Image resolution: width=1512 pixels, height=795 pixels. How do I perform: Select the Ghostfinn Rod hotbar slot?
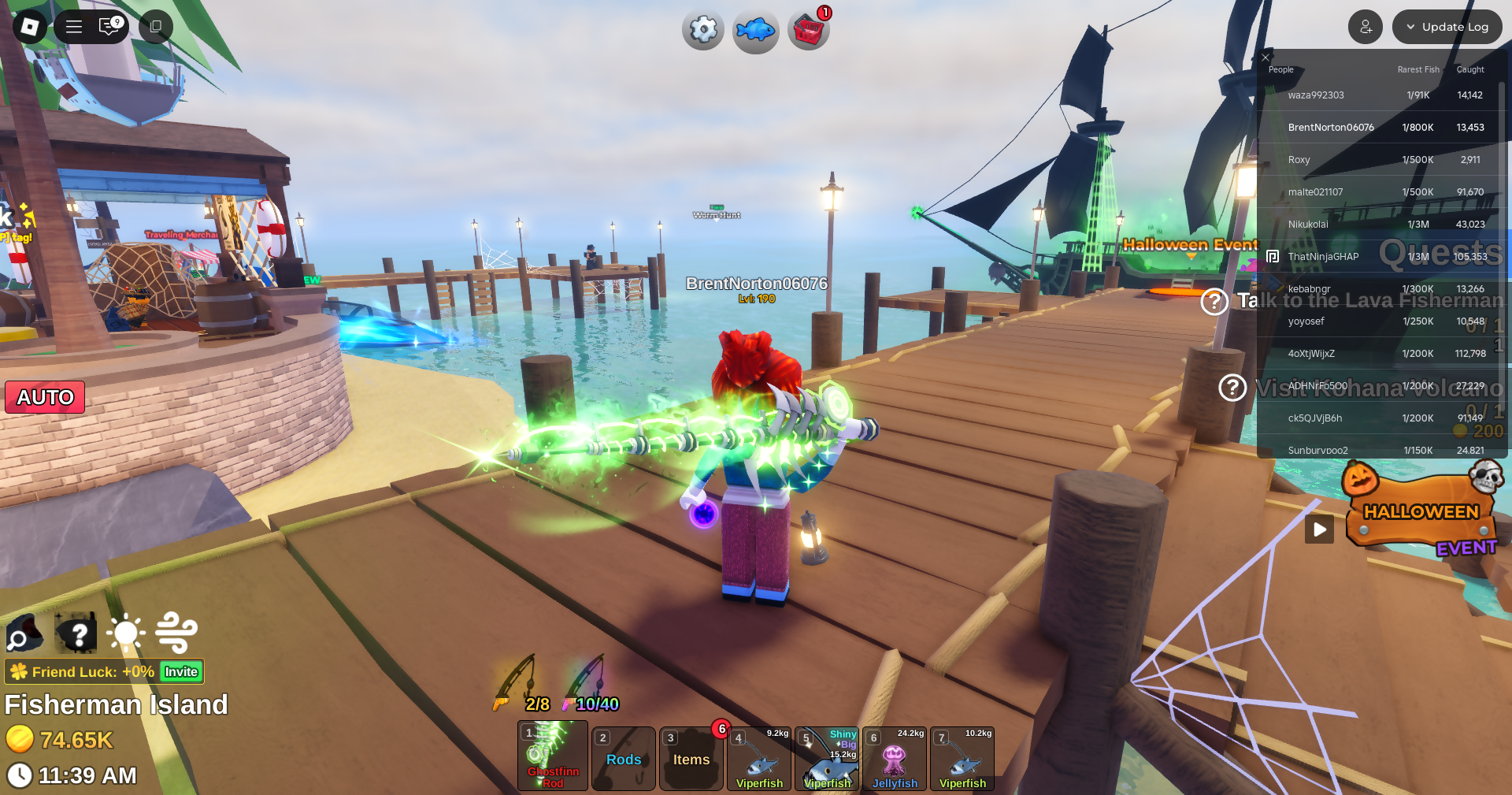click(553, 756)
